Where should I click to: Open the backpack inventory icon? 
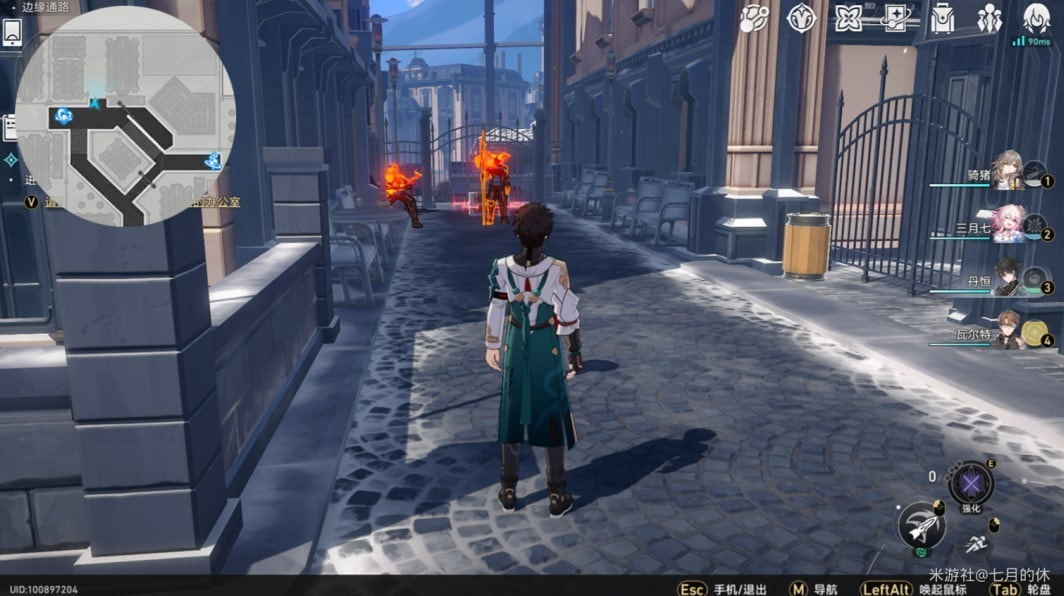pyautogui.click(x=943, y=17)
